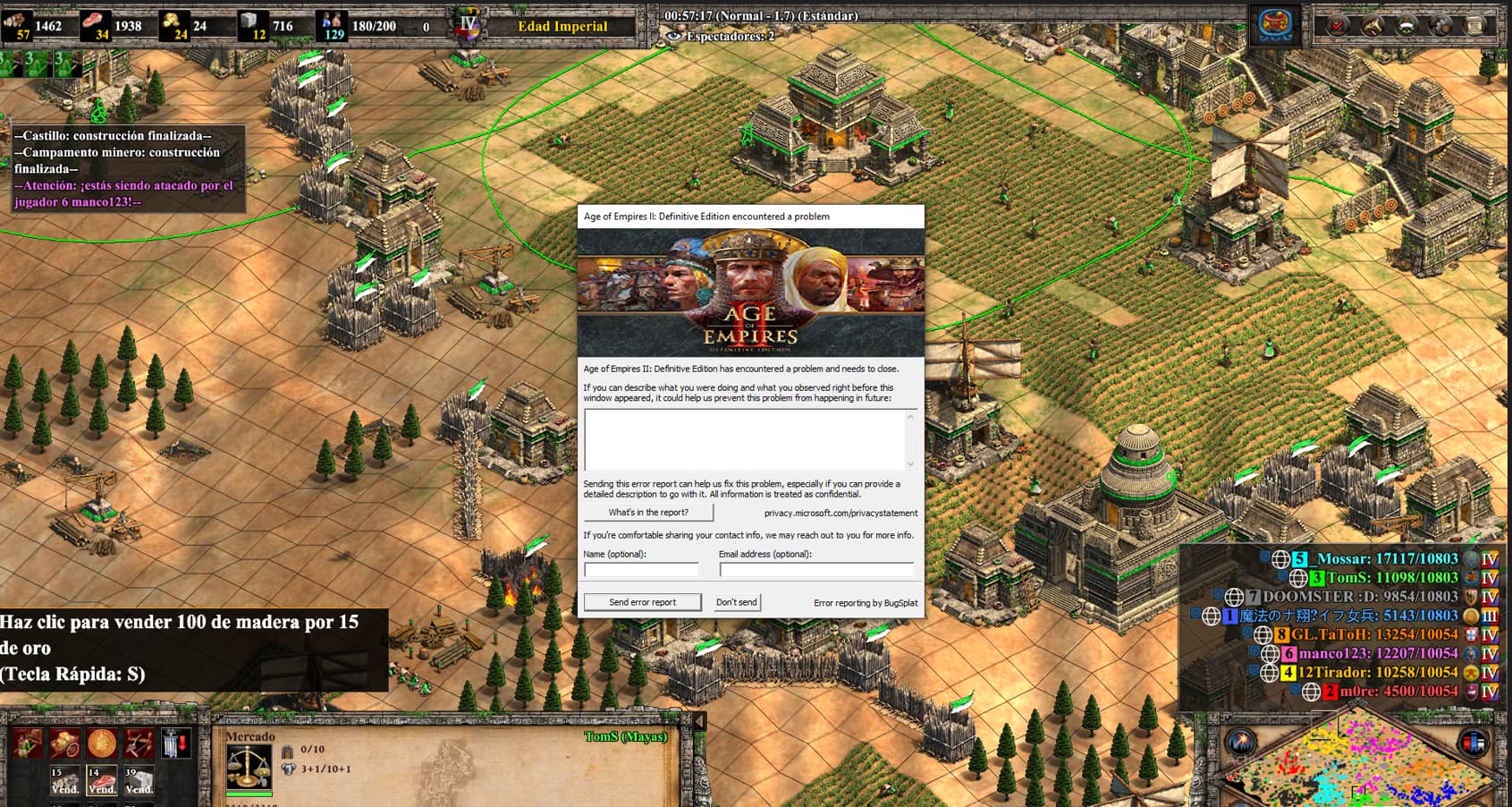This screenshot has width=1512, height=807.
Task: Open the What's in the report? dropdown
Action: (648, 513)
